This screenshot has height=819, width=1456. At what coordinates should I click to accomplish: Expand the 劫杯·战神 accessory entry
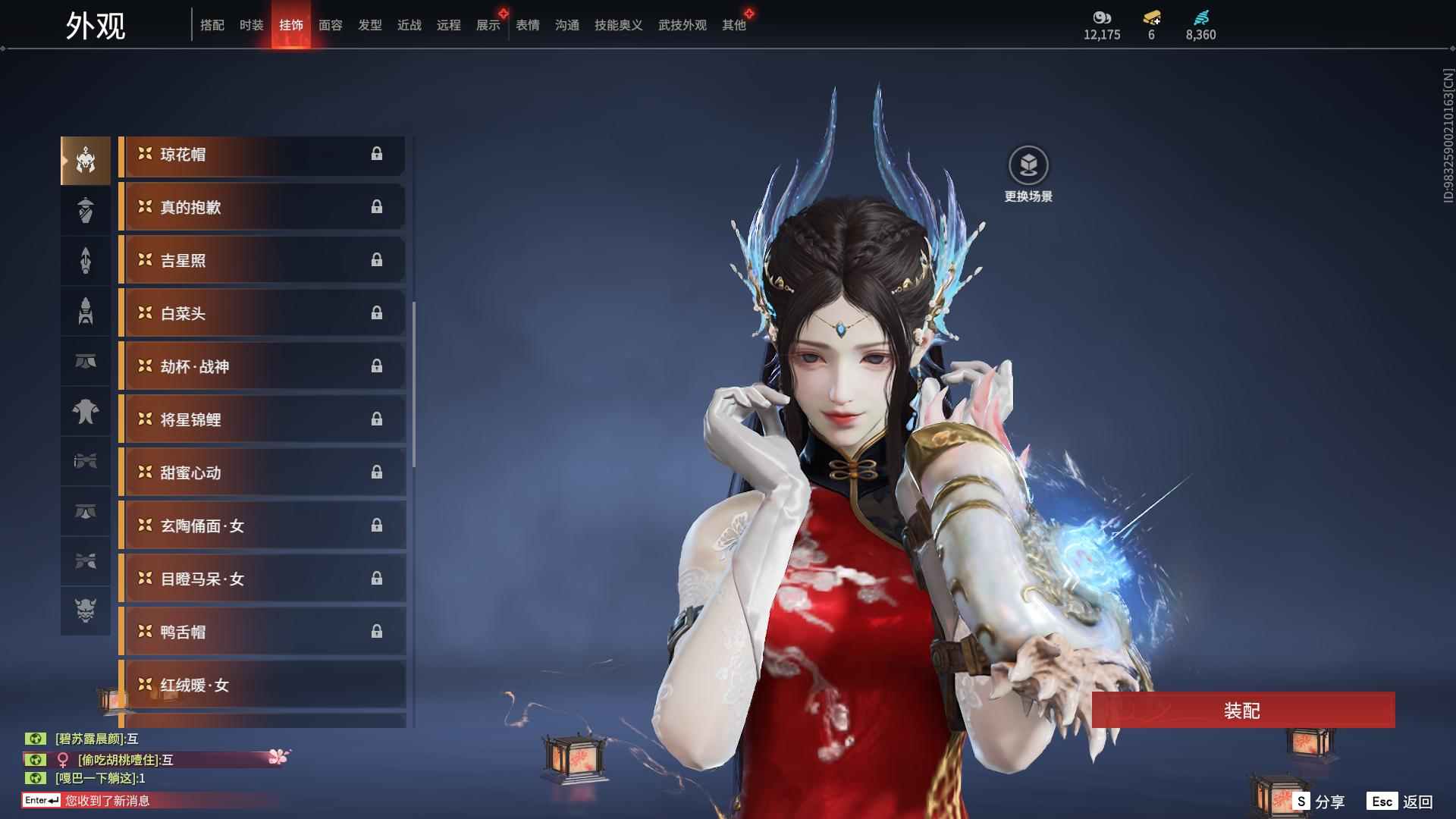click(262, 366)
